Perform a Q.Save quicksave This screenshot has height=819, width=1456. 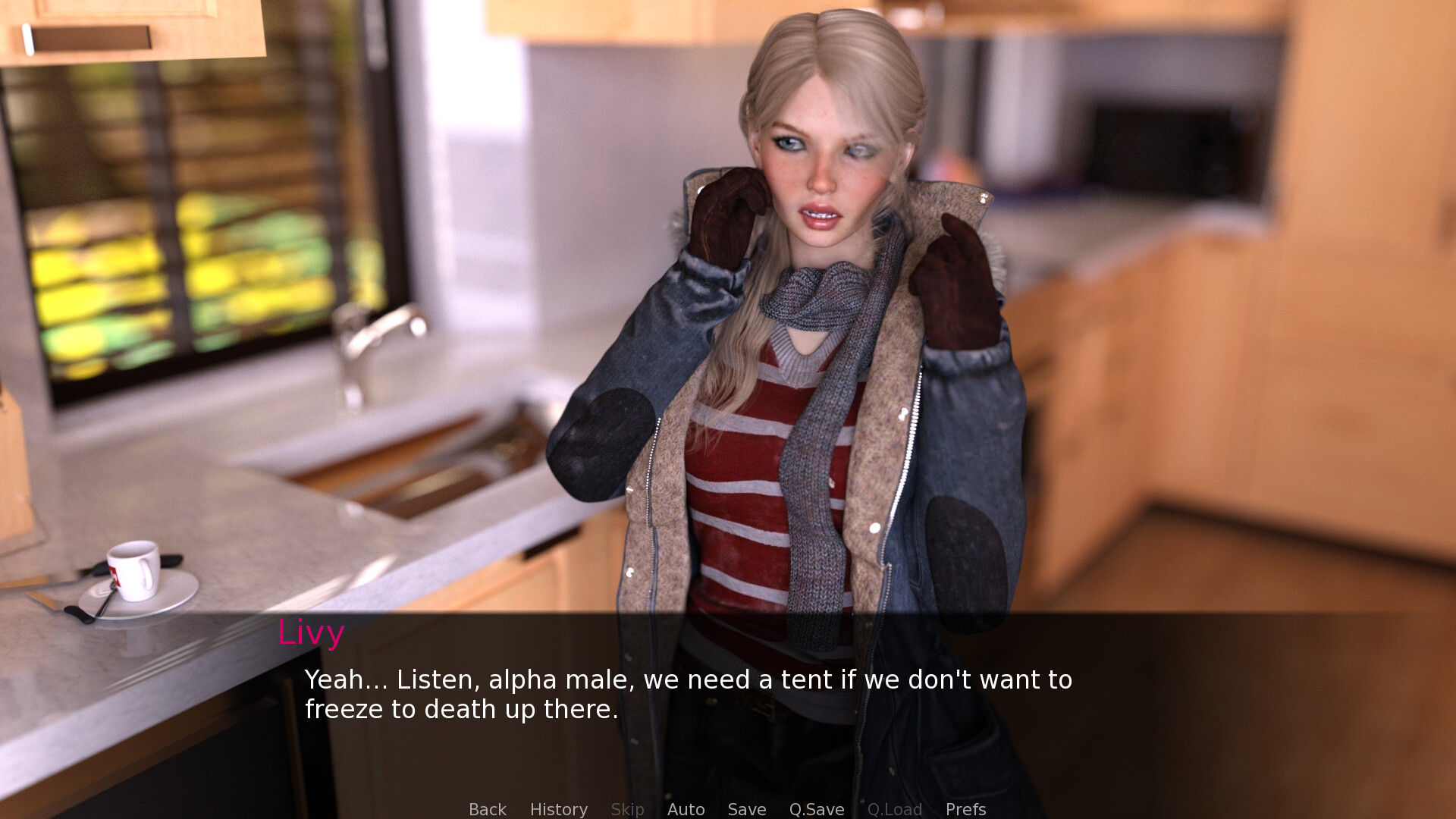[x=816, y=809]
